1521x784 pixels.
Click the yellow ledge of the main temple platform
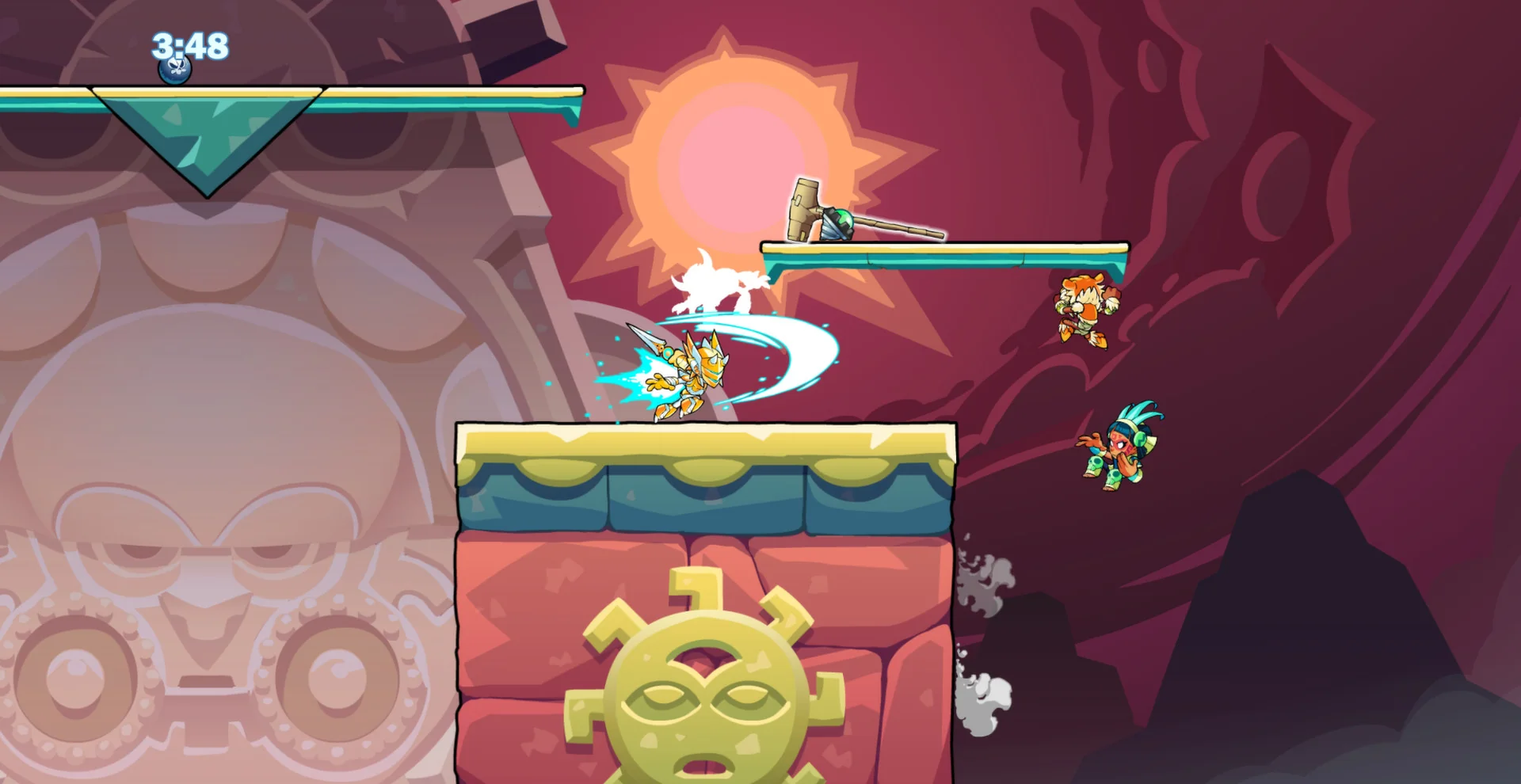tap(705, 443)
